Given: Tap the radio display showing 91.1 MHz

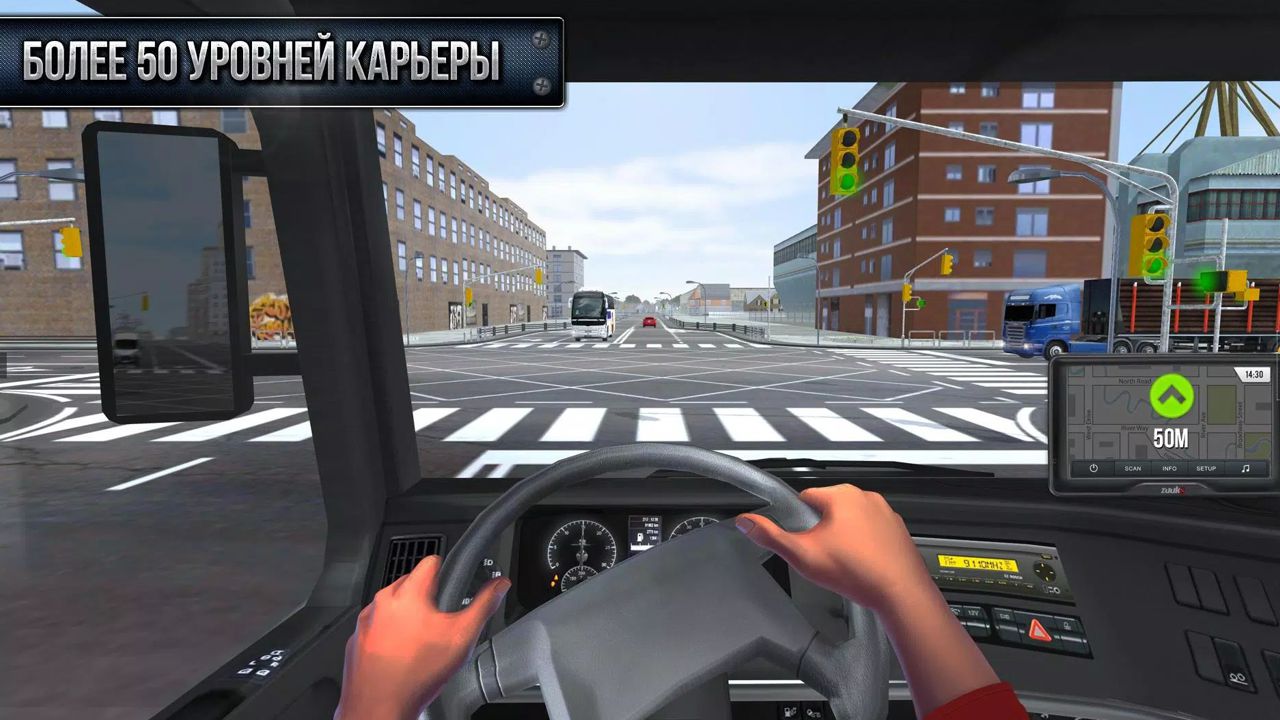Looking at the screenshot, I should [x=978, y=564].
